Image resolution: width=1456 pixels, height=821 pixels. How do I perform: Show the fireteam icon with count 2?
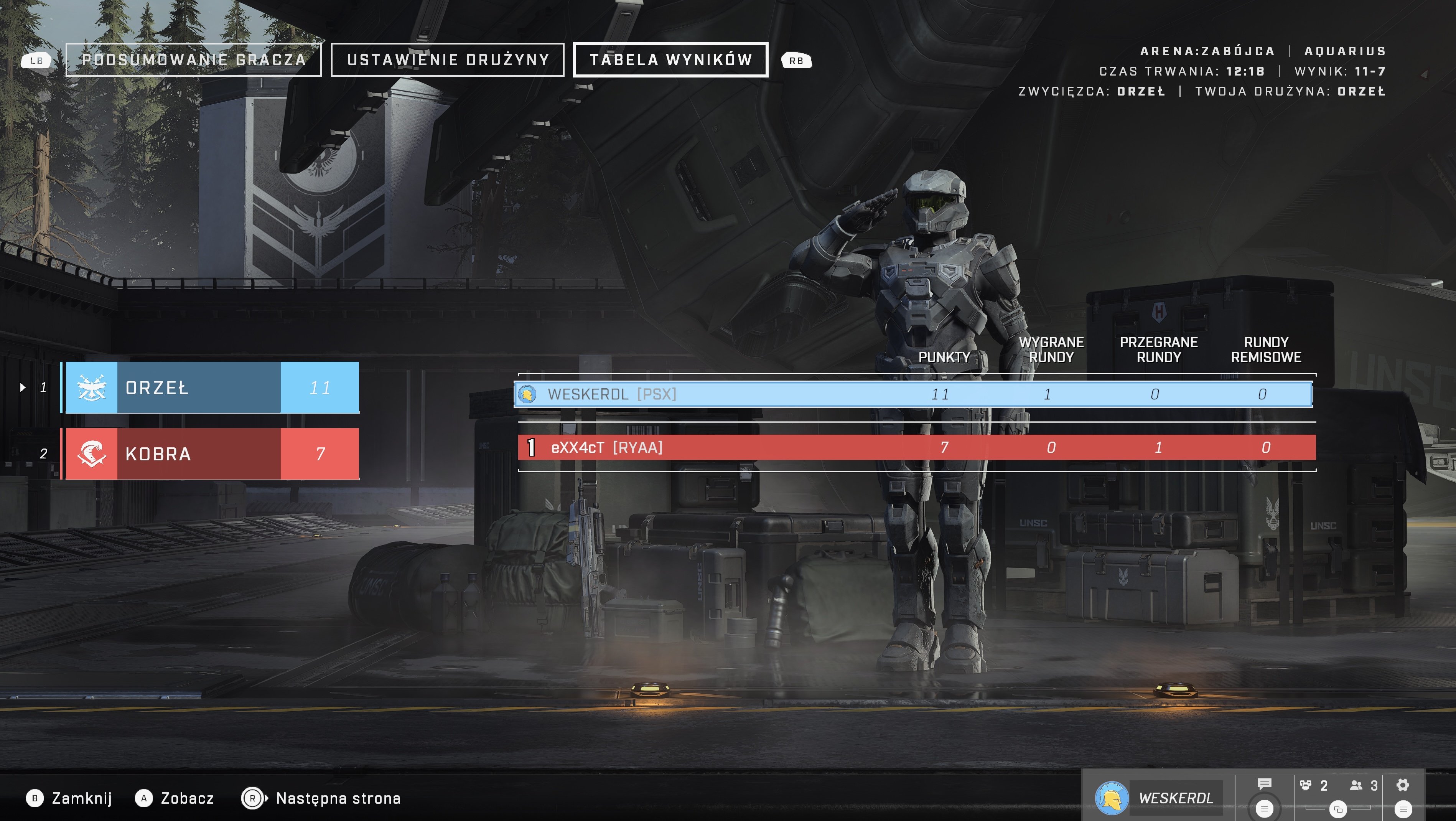coord(1313,785)
